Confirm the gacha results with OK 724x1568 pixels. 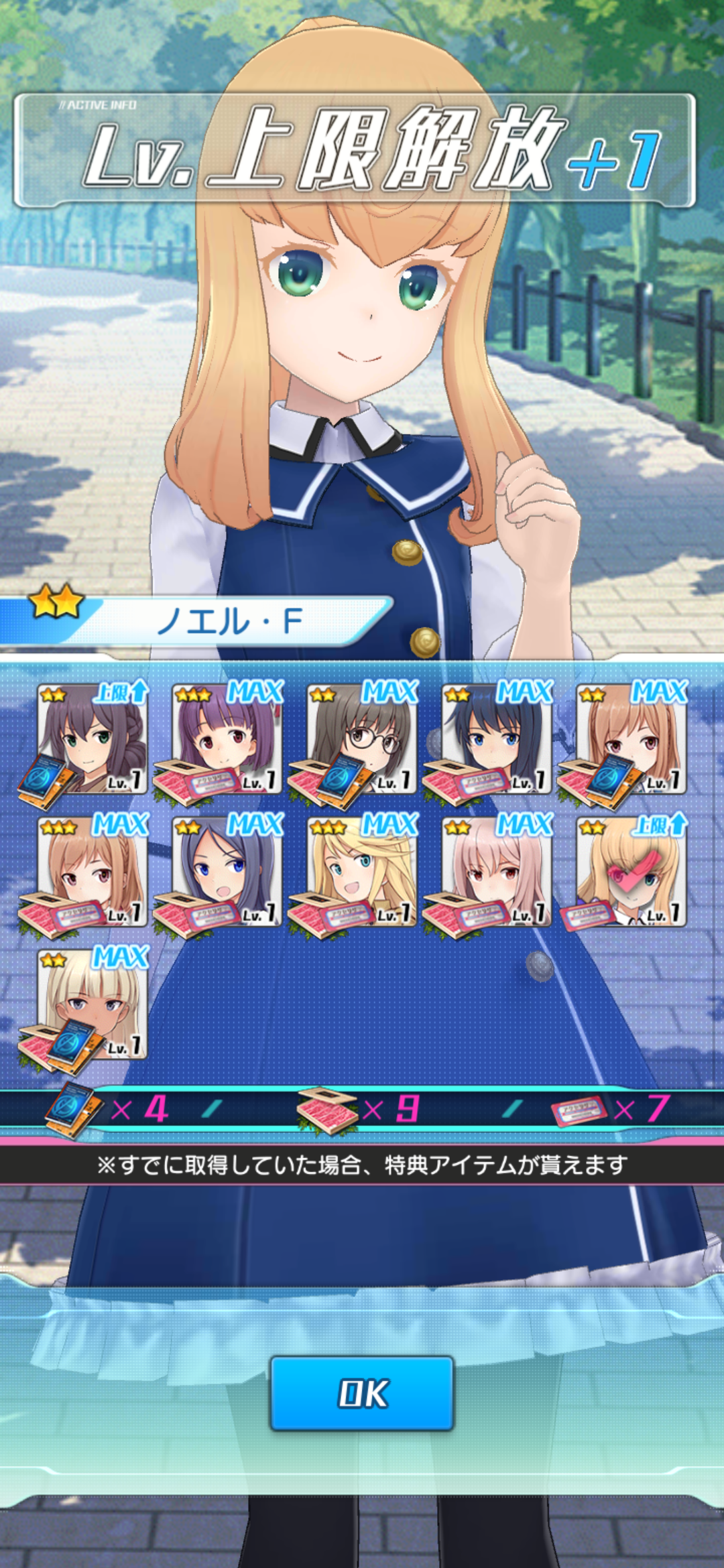tap(362, 1394)
